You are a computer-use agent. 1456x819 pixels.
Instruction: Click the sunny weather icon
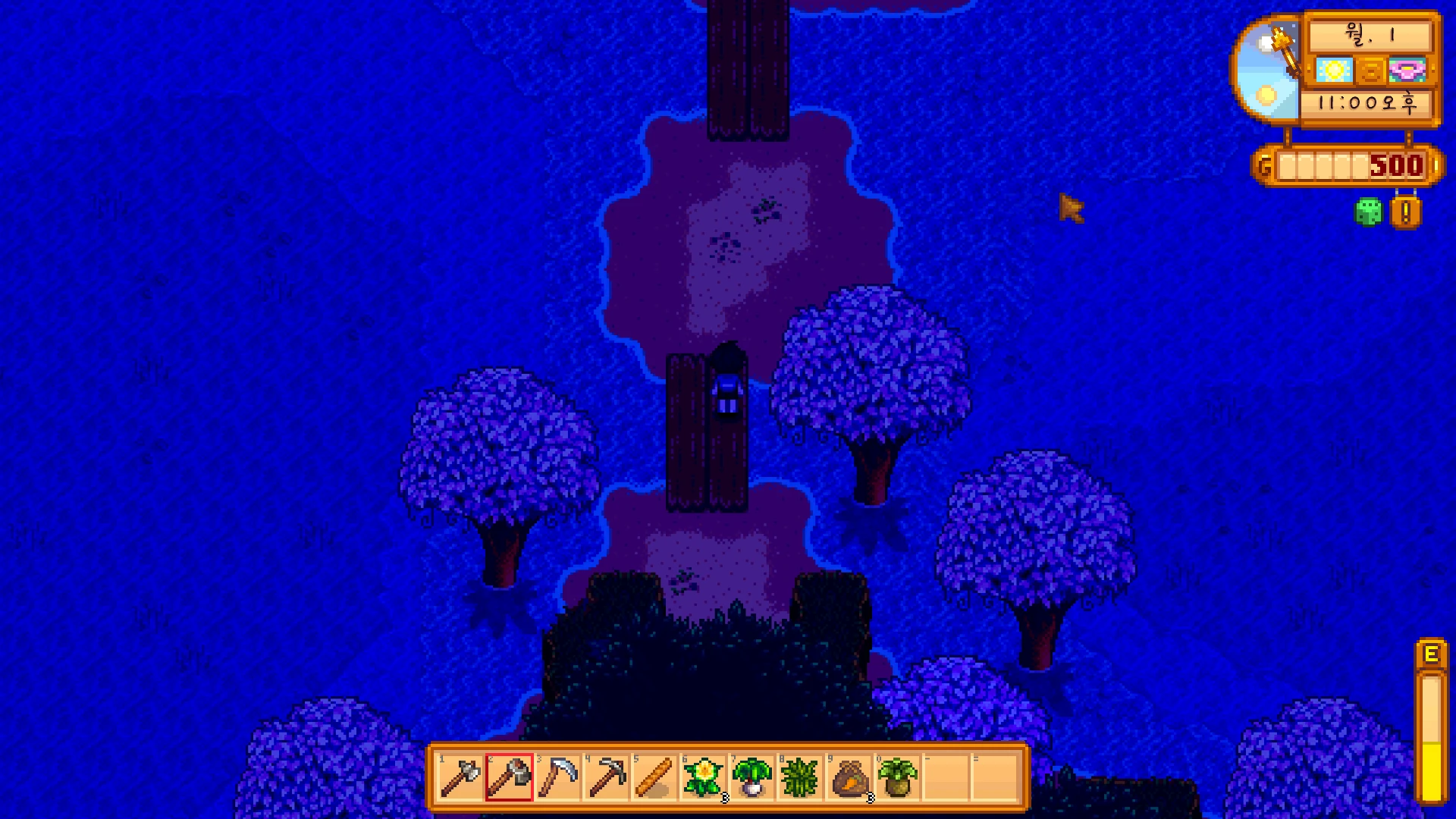1334,71
